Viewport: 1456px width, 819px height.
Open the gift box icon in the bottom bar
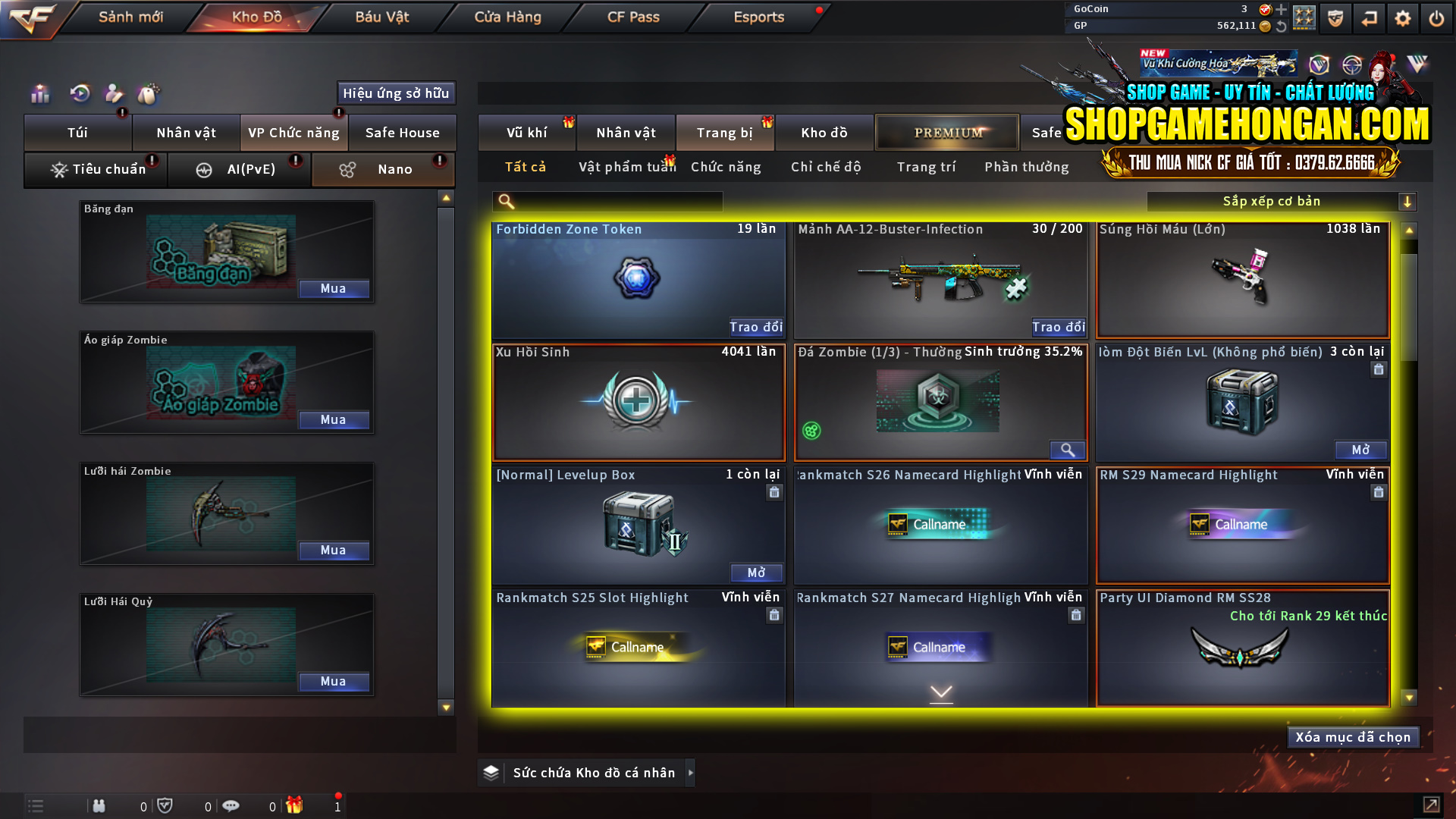tap(294, 805)
